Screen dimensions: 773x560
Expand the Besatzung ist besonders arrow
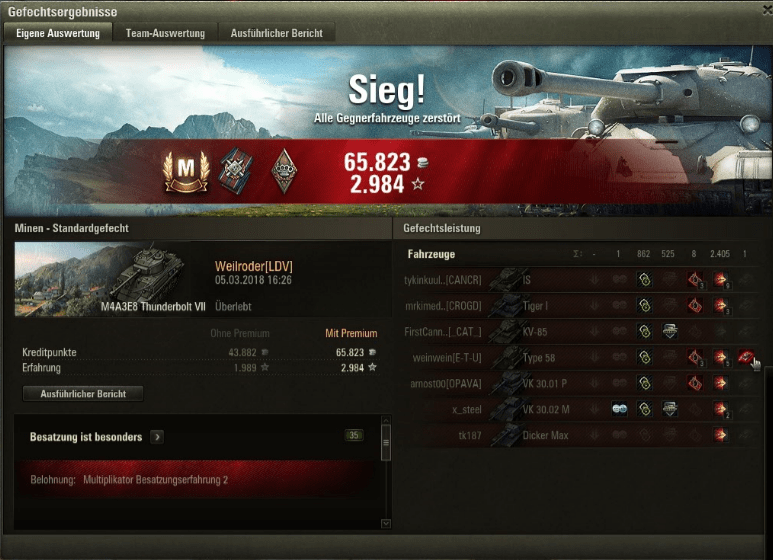(158, 437)
